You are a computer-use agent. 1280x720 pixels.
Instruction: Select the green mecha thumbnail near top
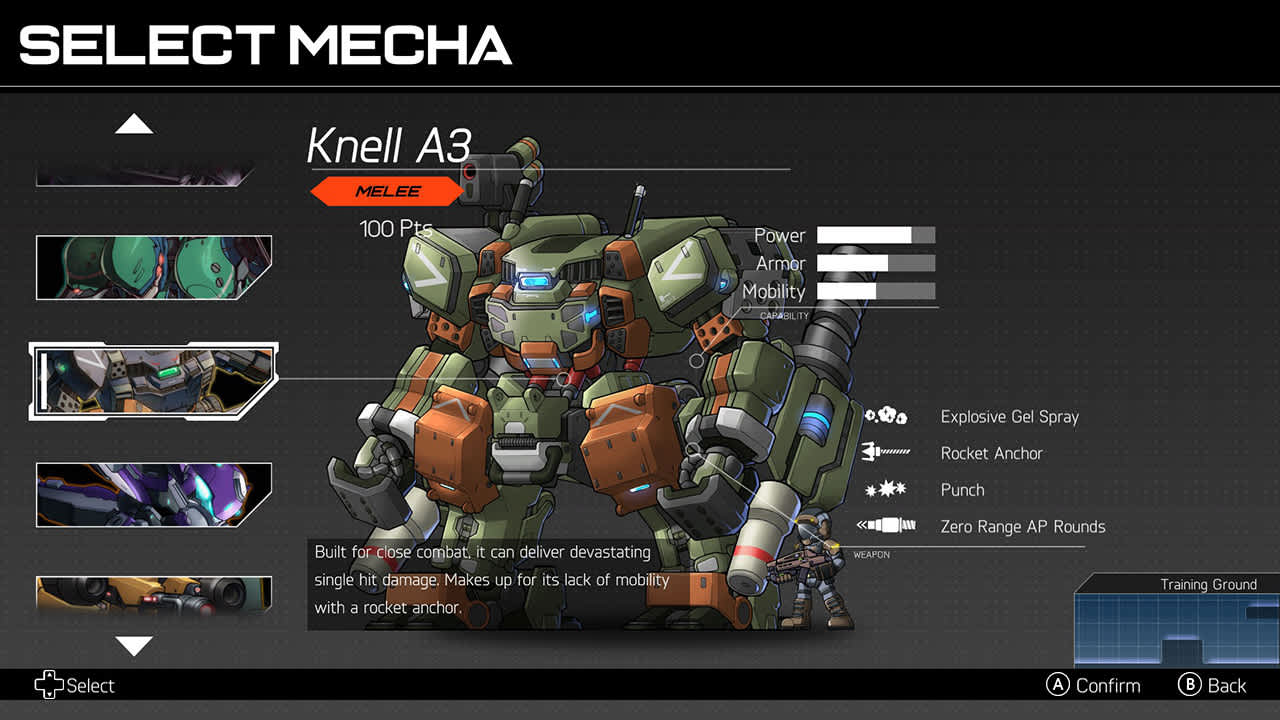pyautogui.click(x=153, y=267)
